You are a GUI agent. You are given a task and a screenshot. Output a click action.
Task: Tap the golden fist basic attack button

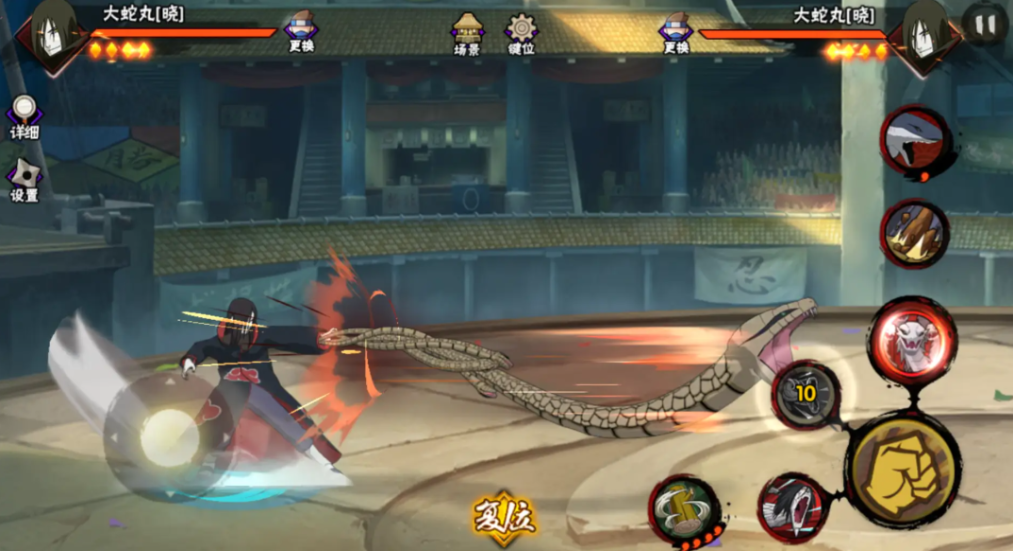tap(902, 469)
